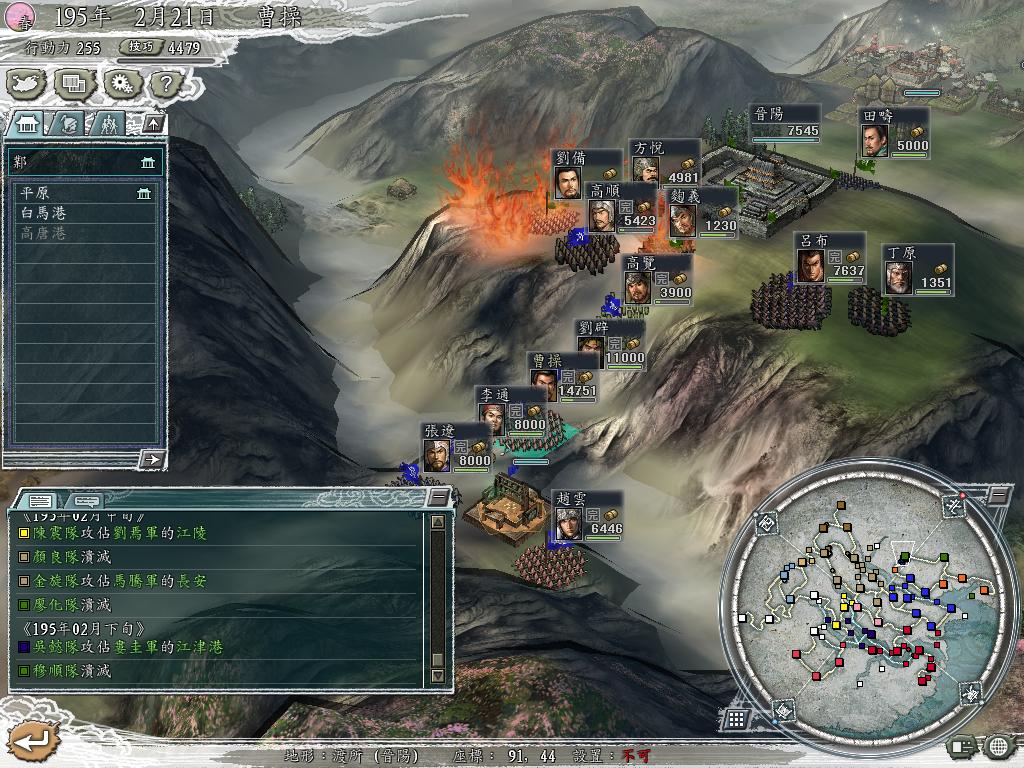1024x768 pixels.
Task: Click the list panel's right arrow button
Action: click(x=152, y=459)
